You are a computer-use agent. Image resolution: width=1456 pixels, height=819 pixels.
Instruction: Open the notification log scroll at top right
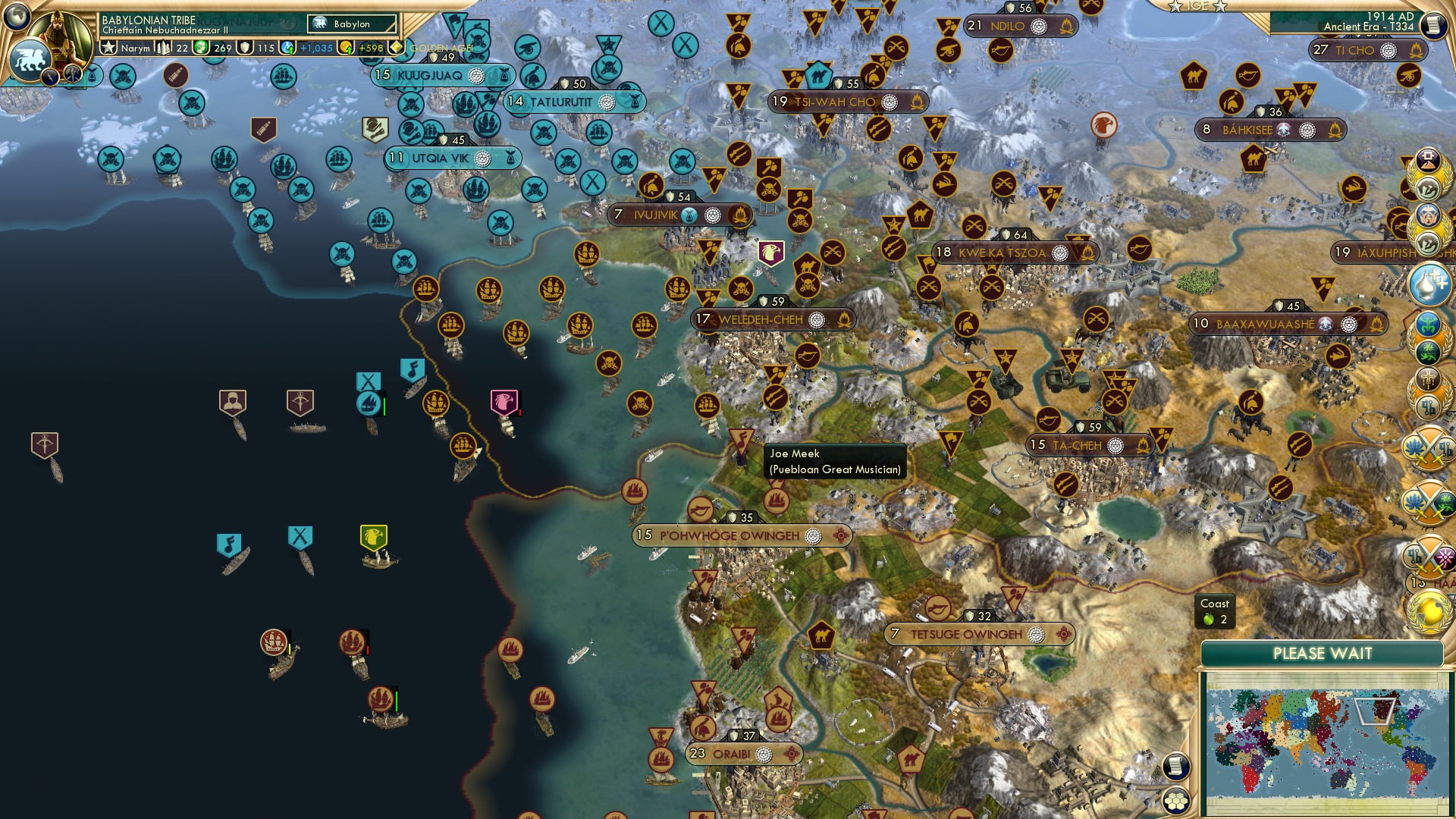tap(1434, 25)
